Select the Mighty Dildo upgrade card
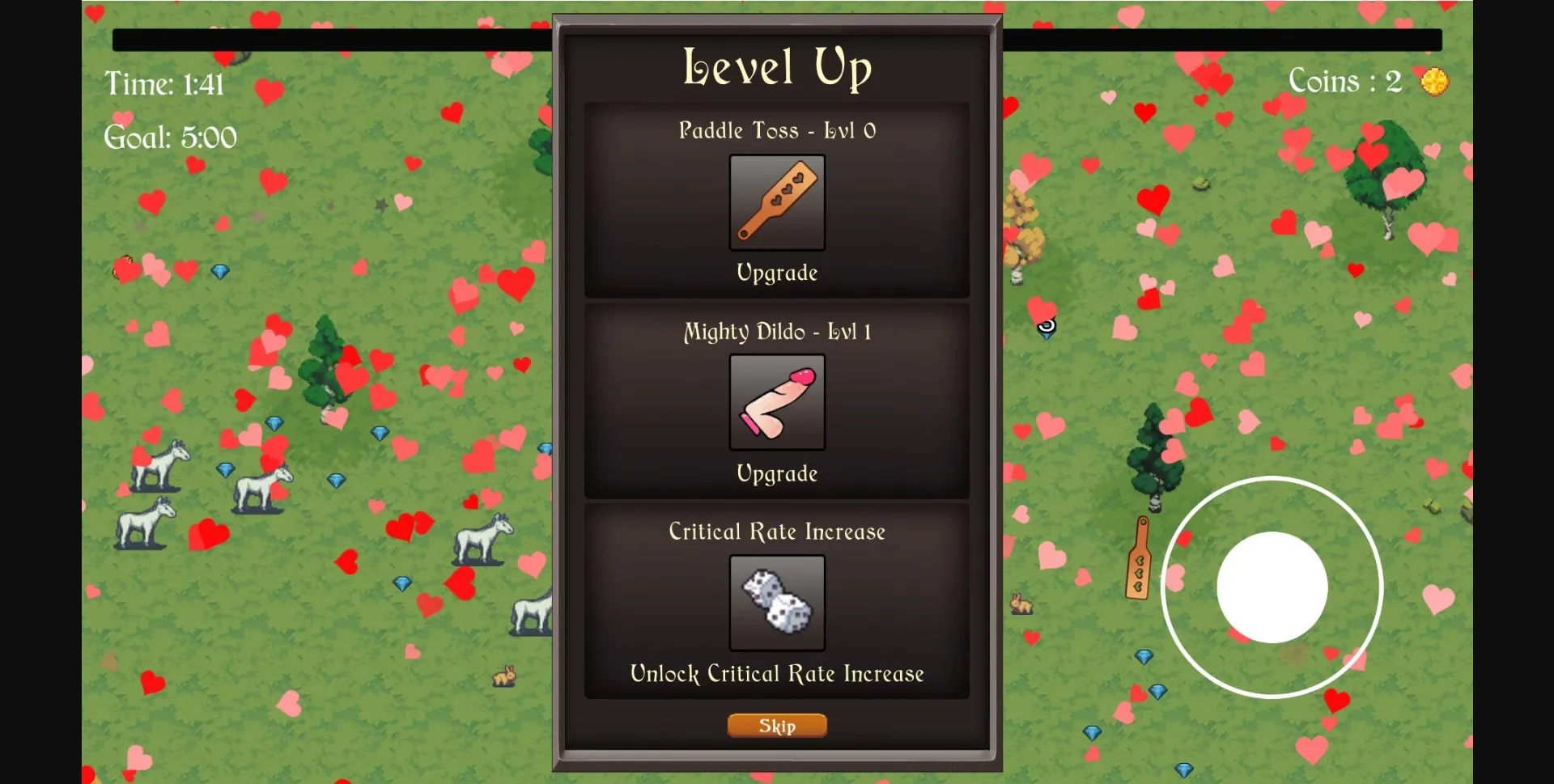The width and height of the screenshot is (1554, 784). coord(777,402)
